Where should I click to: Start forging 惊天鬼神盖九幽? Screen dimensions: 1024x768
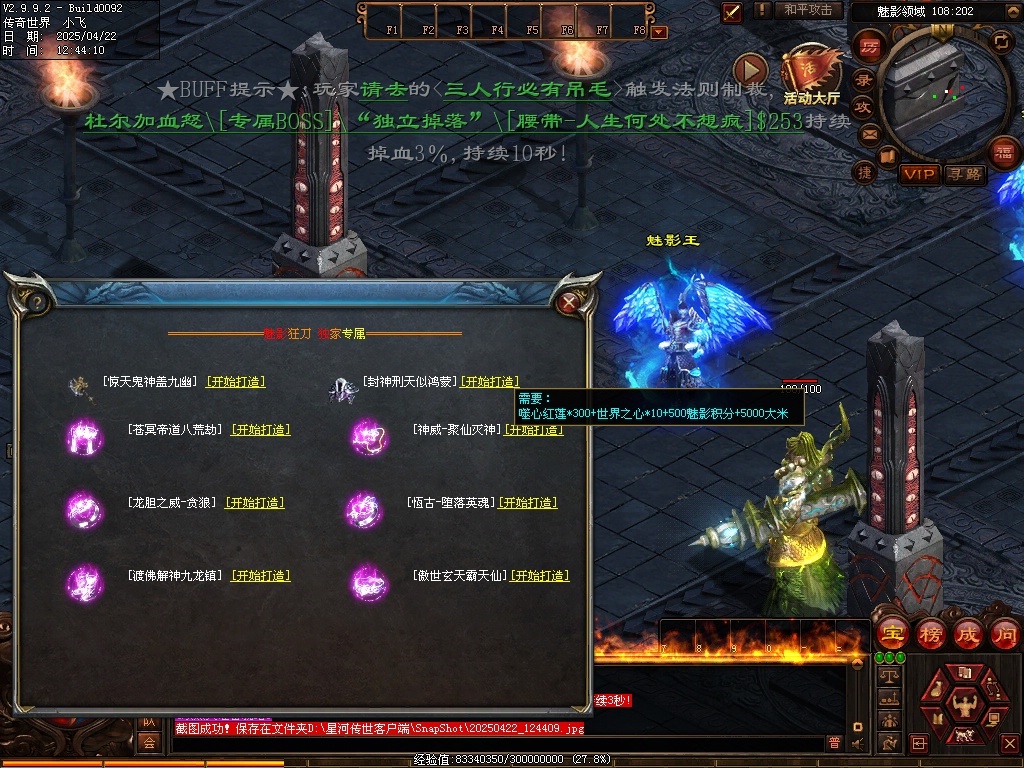[236, 382]
